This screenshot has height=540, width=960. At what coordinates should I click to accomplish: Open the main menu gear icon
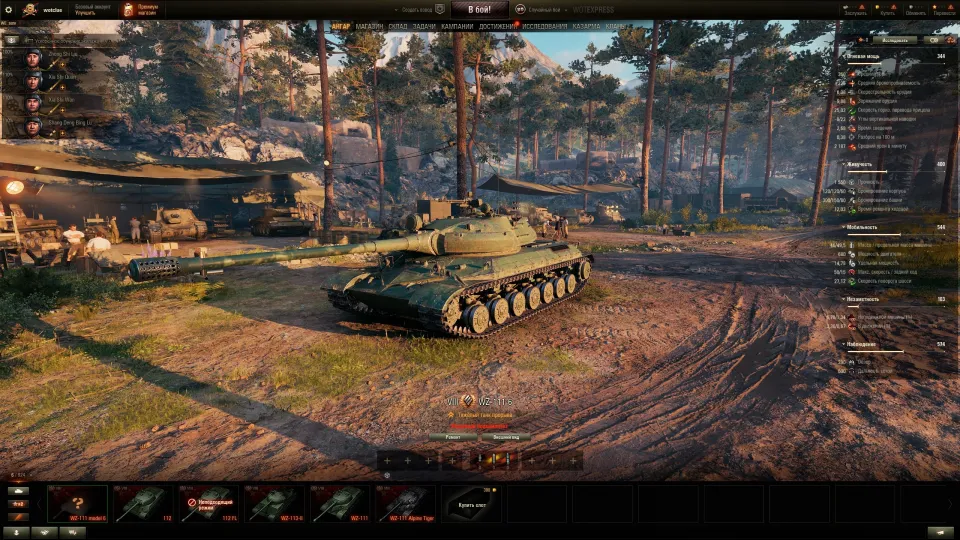[x=8, y=9]
